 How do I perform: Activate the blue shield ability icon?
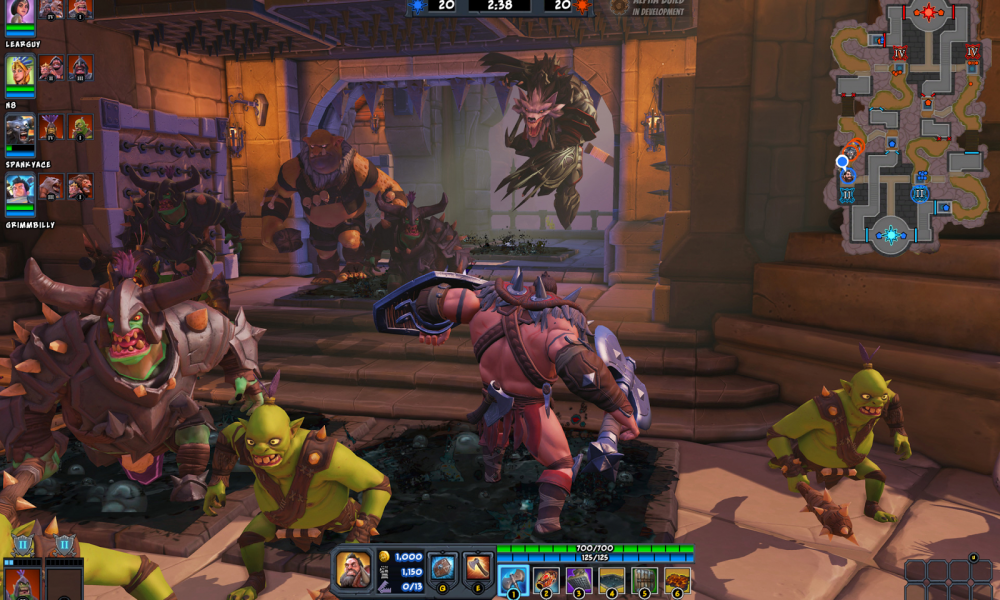click(x=442, y=568)
